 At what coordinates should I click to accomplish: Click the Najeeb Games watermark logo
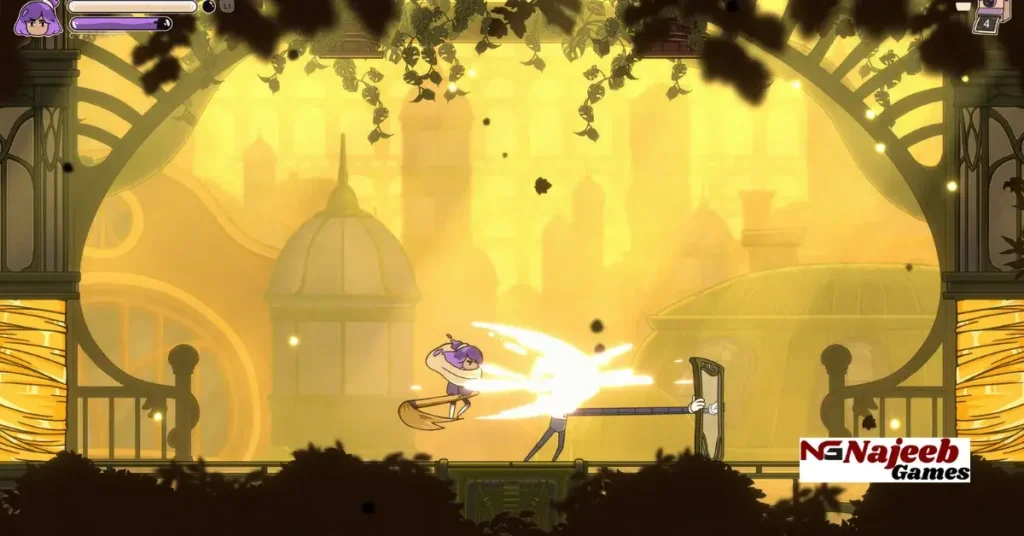[x=884, y=460]
